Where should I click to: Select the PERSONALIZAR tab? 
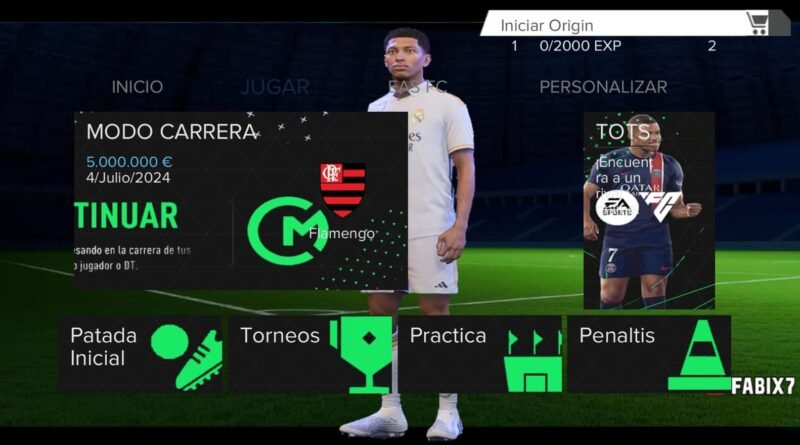coord(603,87)
